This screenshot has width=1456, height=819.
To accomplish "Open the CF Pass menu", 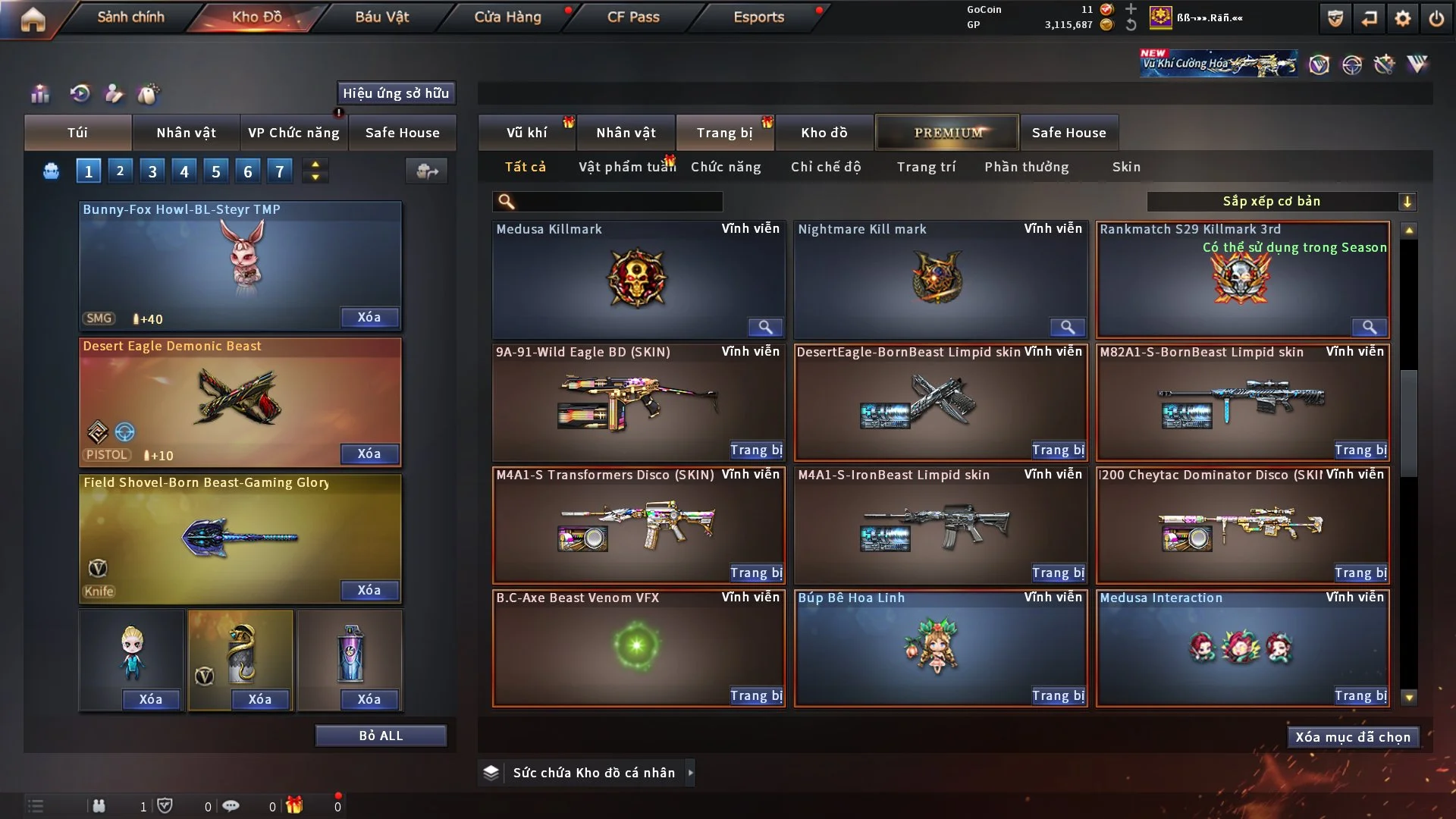I will click(x=633, y=17).
